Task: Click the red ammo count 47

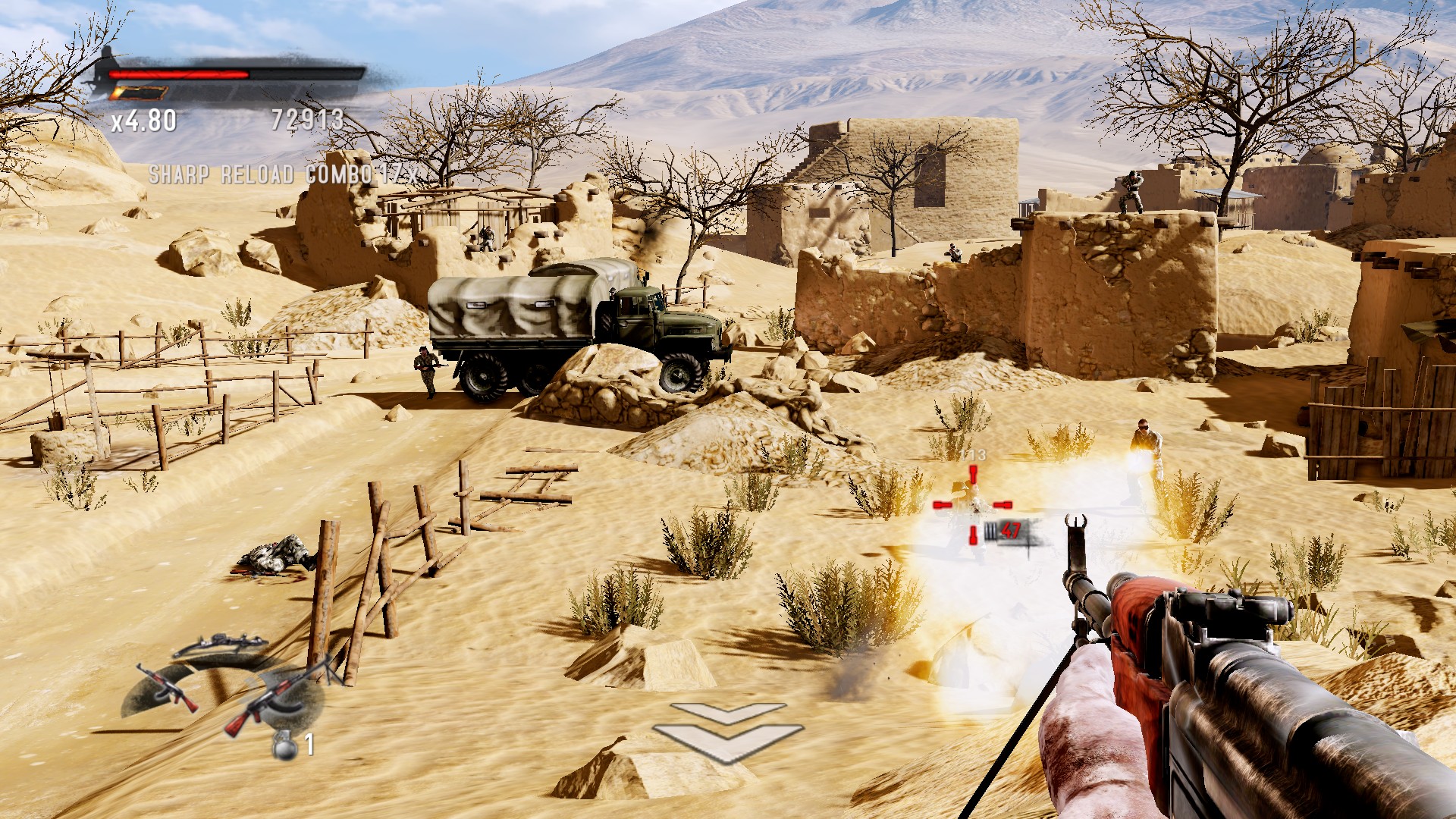Action: pyautogui.click(x=1011, y=532)
